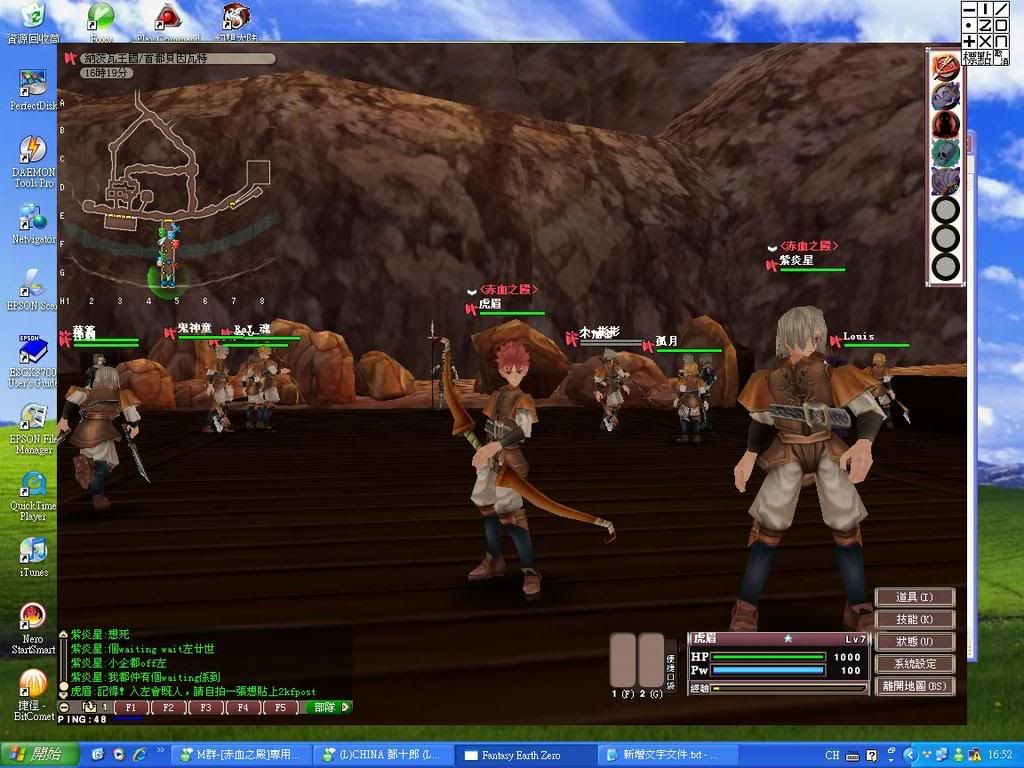The image size is (1024, 768).
Task: Open the 狀態 (U) status window
Action: click(x=914, y=642)
